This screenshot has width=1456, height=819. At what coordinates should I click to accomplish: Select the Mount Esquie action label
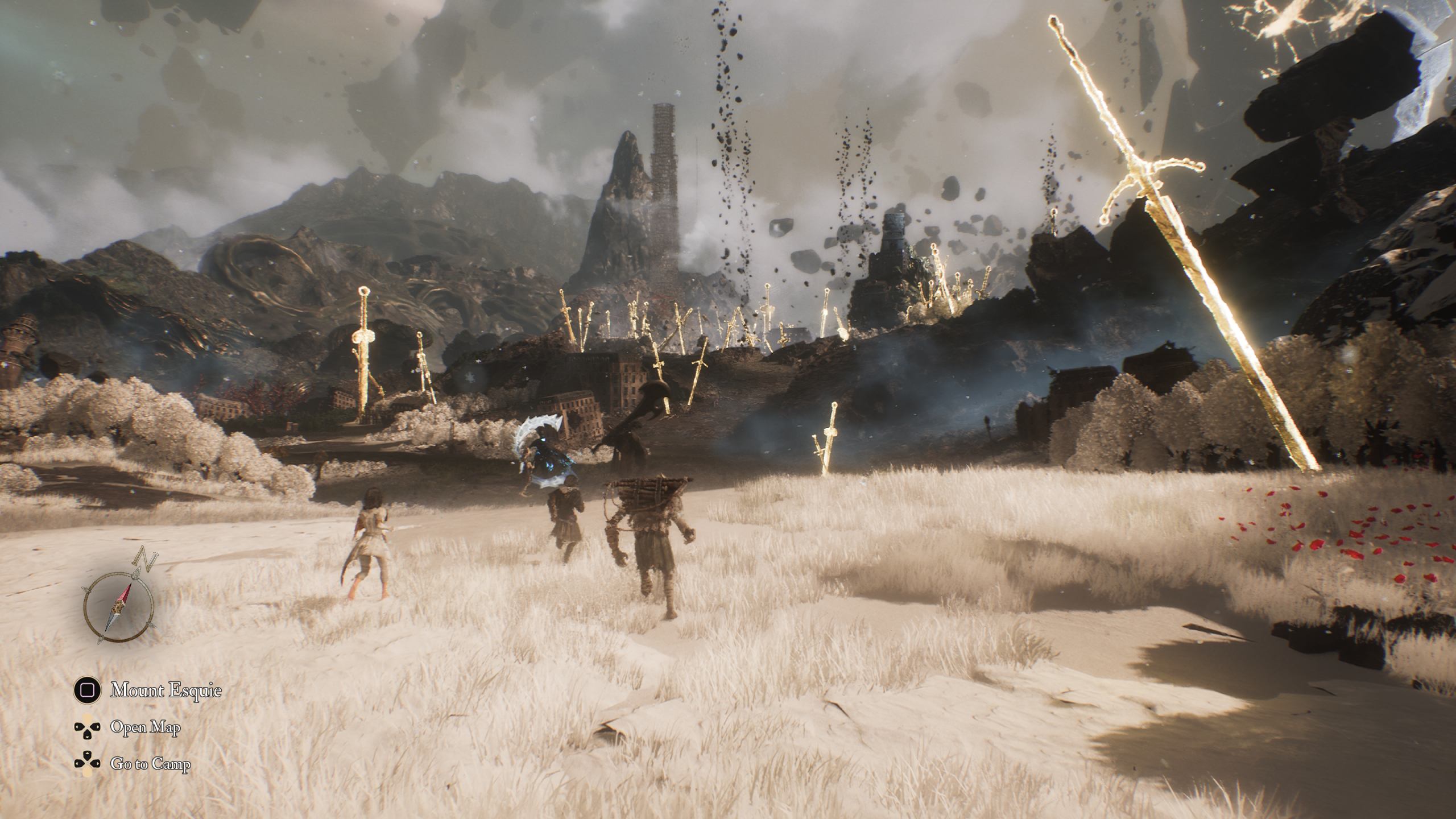(x=166, y=691)
